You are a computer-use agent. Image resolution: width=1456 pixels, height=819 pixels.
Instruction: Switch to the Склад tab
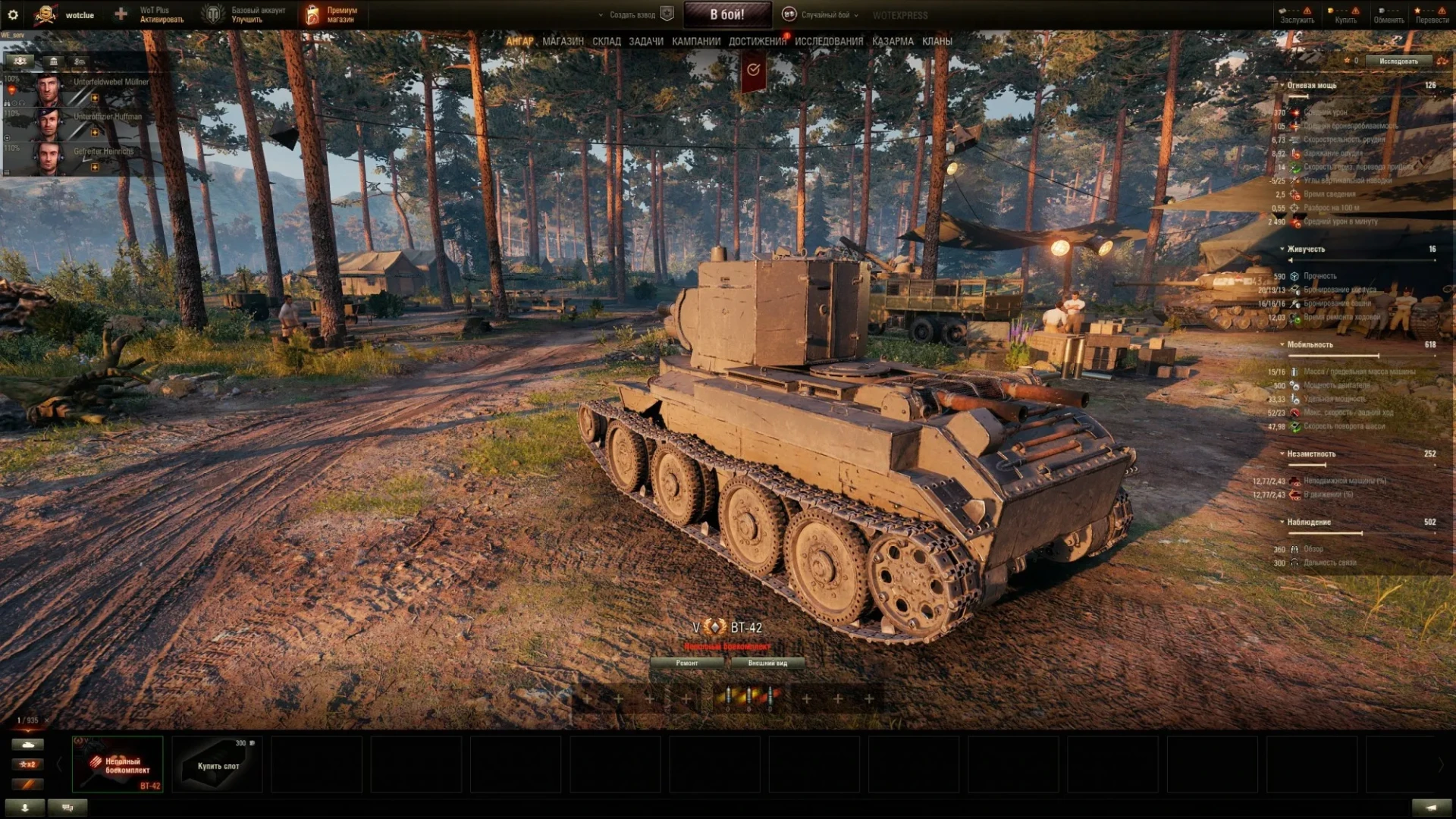pos(606,42)
